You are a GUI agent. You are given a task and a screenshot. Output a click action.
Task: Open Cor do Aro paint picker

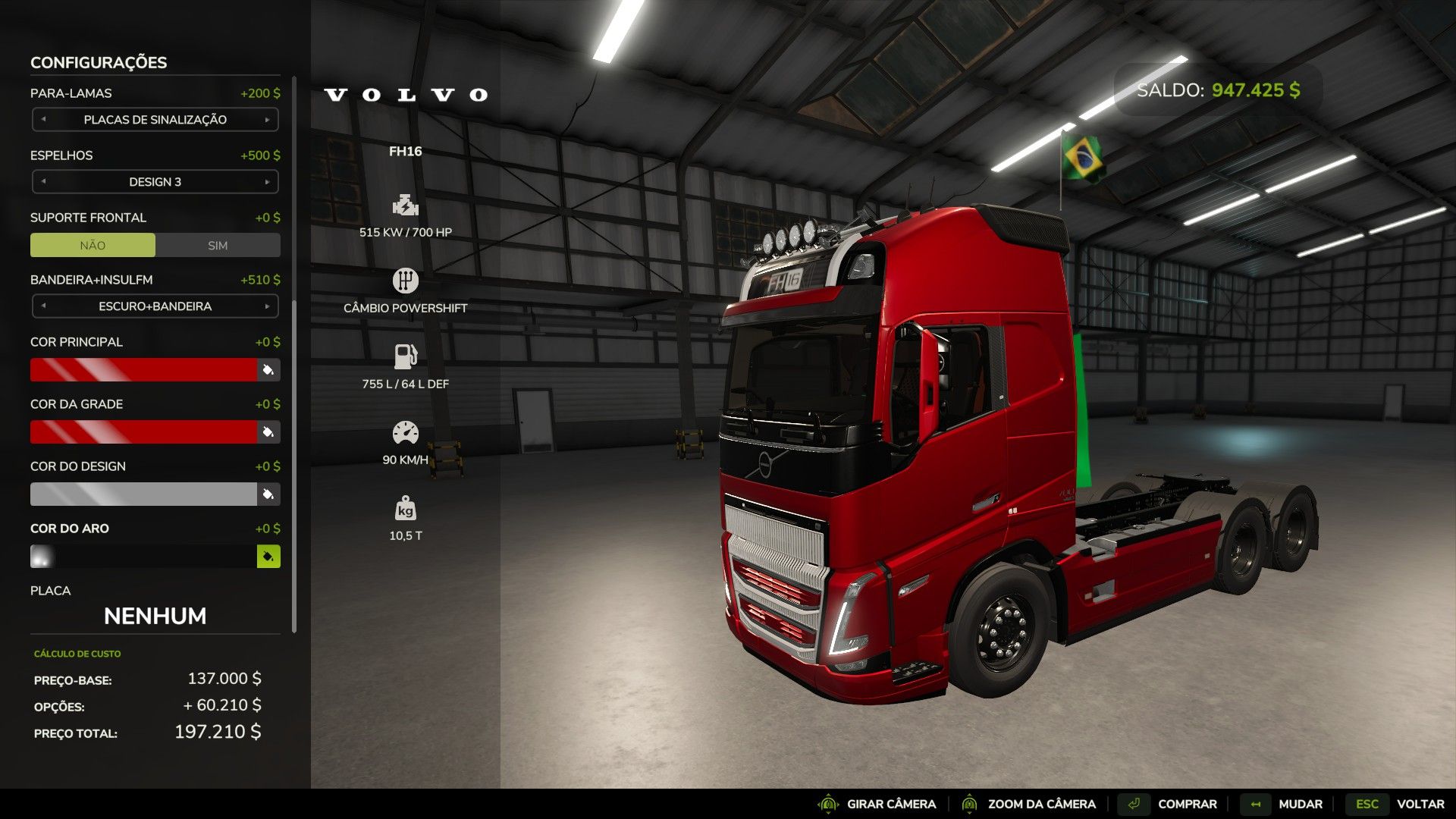pos(268,557)
